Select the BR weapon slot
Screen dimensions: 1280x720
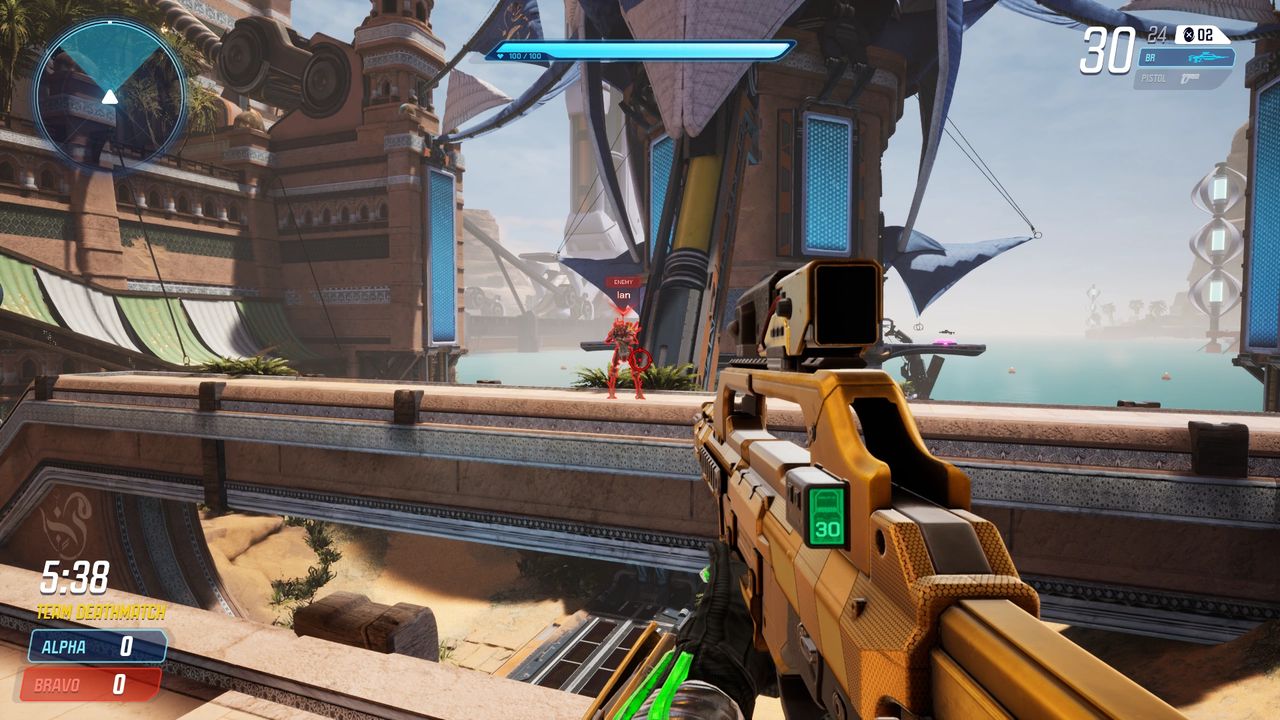click(1184, 58)
